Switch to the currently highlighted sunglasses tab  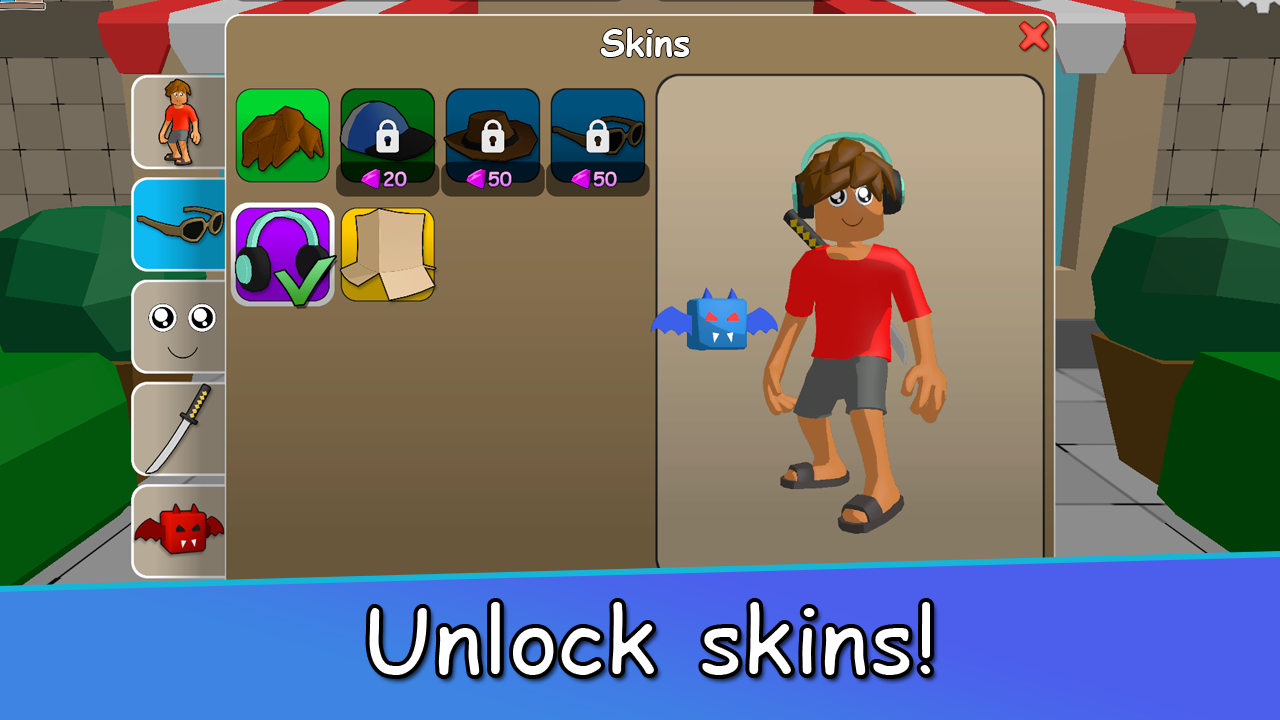[x=178, y=224]
